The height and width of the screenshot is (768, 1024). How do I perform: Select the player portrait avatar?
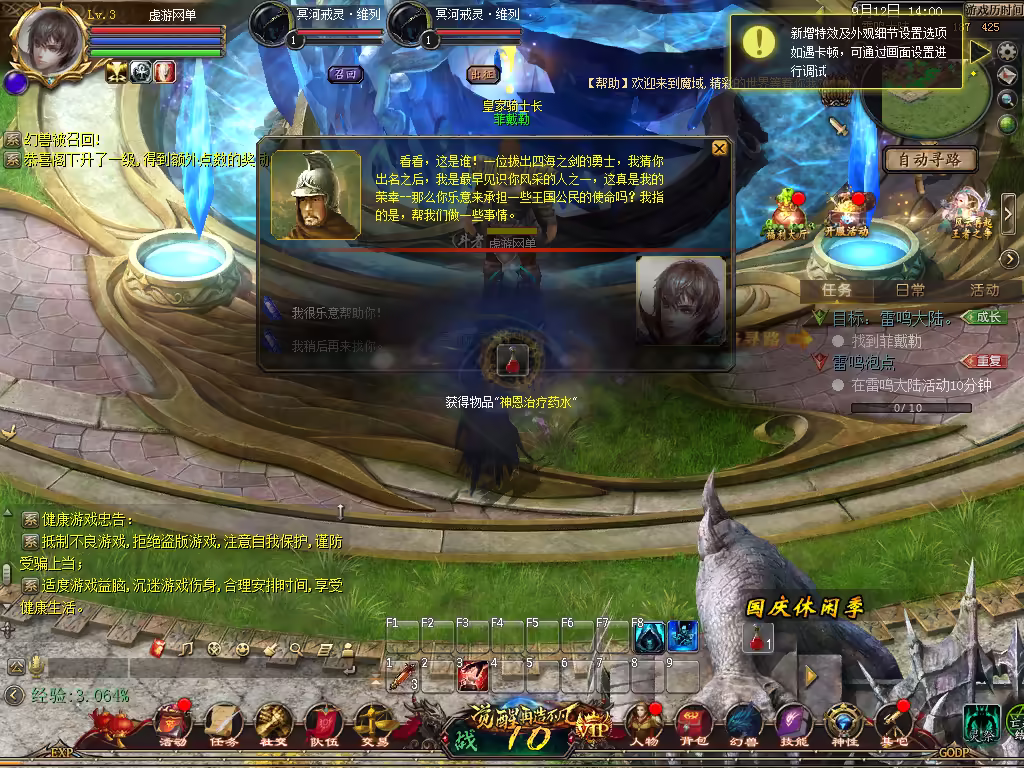[47, 43]
